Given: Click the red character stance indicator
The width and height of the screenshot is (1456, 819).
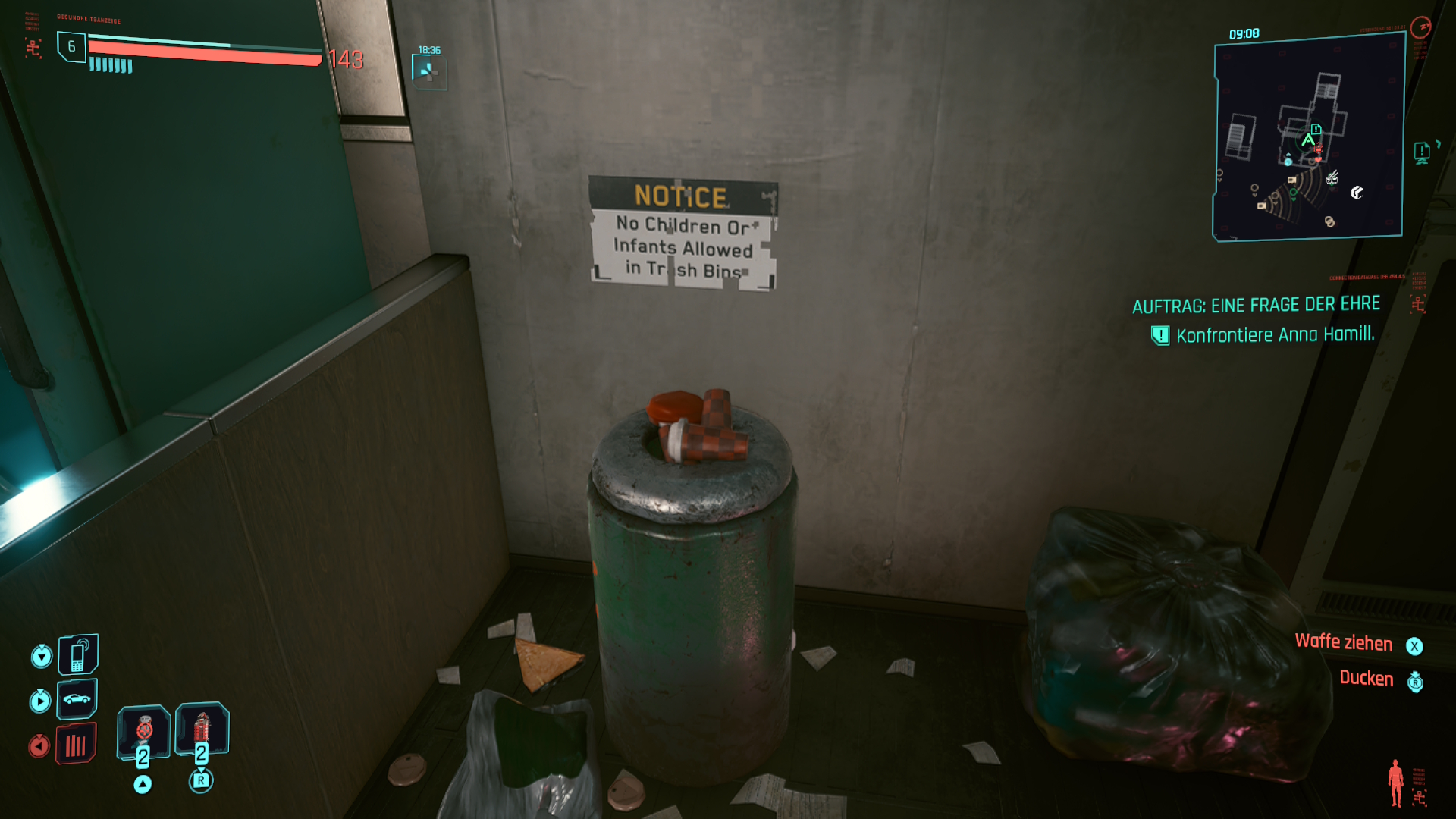Looking at the screenshot, I should (x=1395, y=783).
